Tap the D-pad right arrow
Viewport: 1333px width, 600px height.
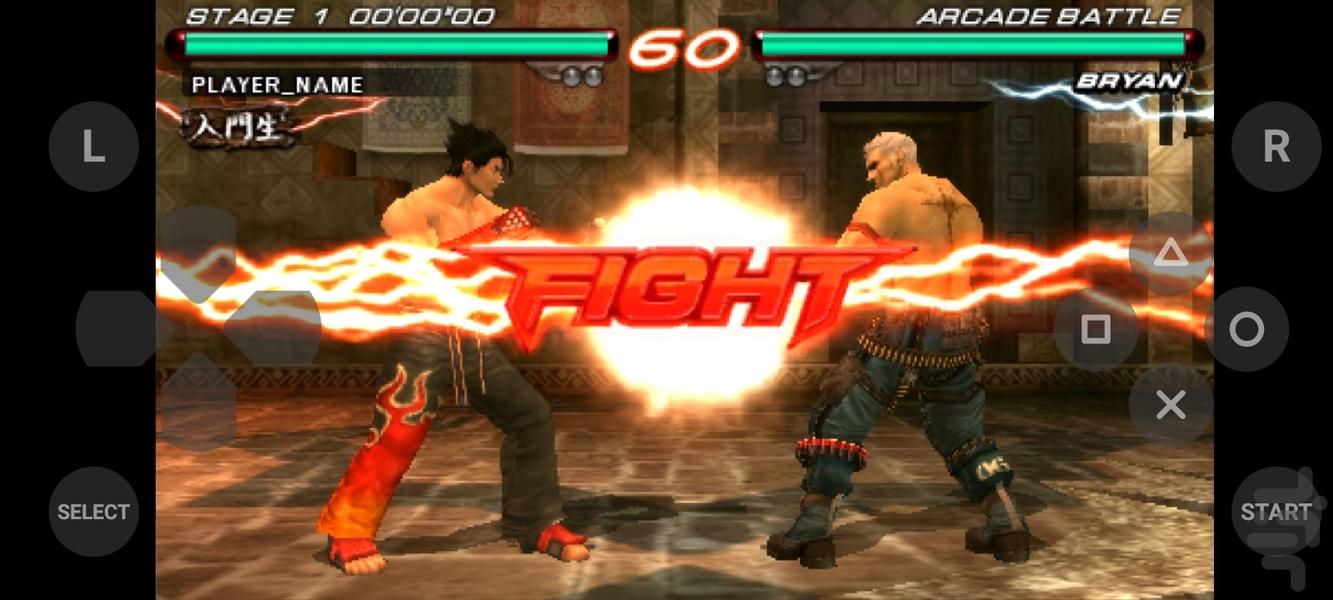tap(274, 329)
